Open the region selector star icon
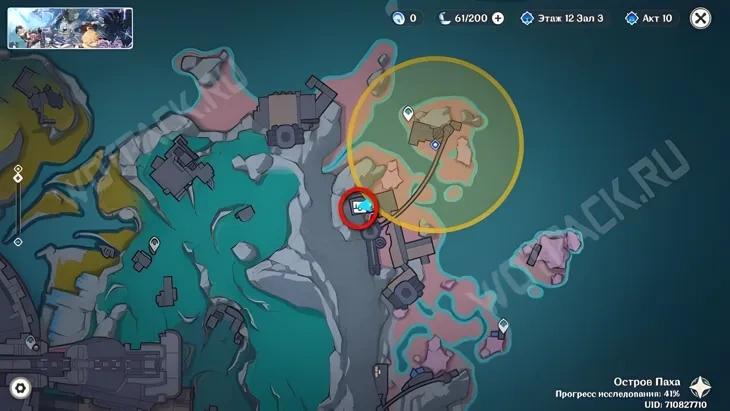 702,387
